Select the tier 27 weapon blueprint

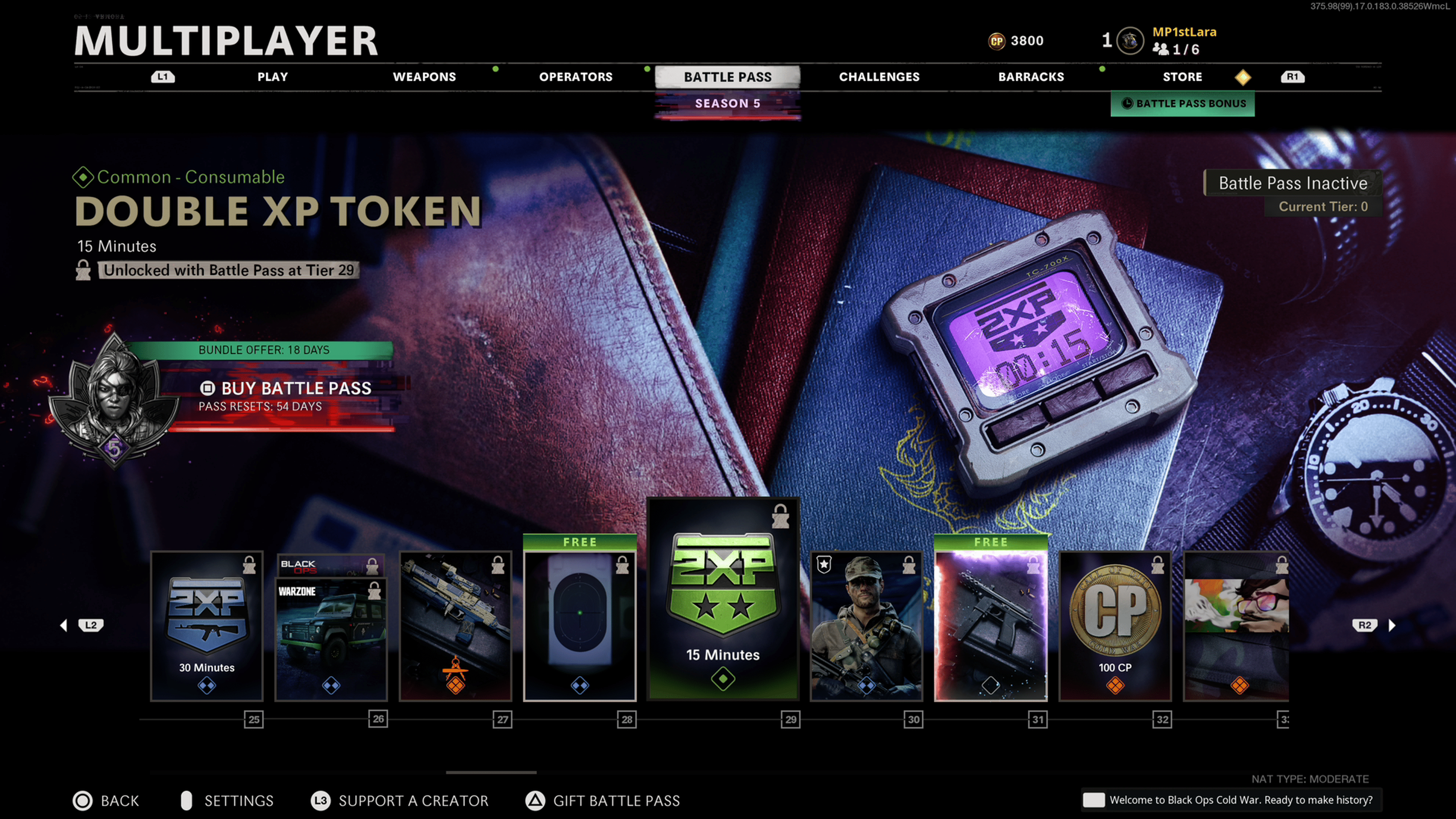pyautogui.click(x=455, y=626)
